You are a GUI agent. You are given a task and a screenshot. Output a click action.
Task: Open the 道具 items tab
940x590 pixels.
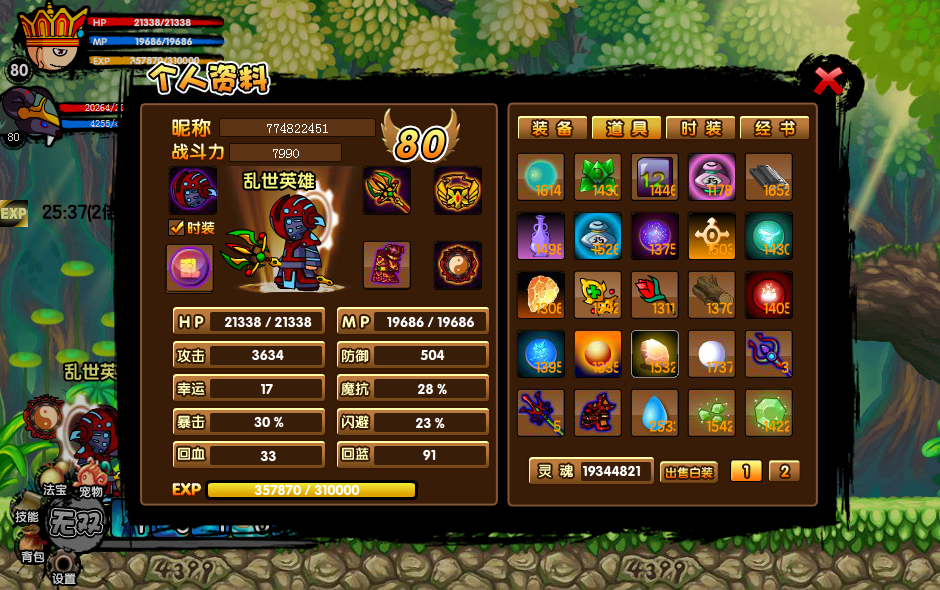pos(626,128)
